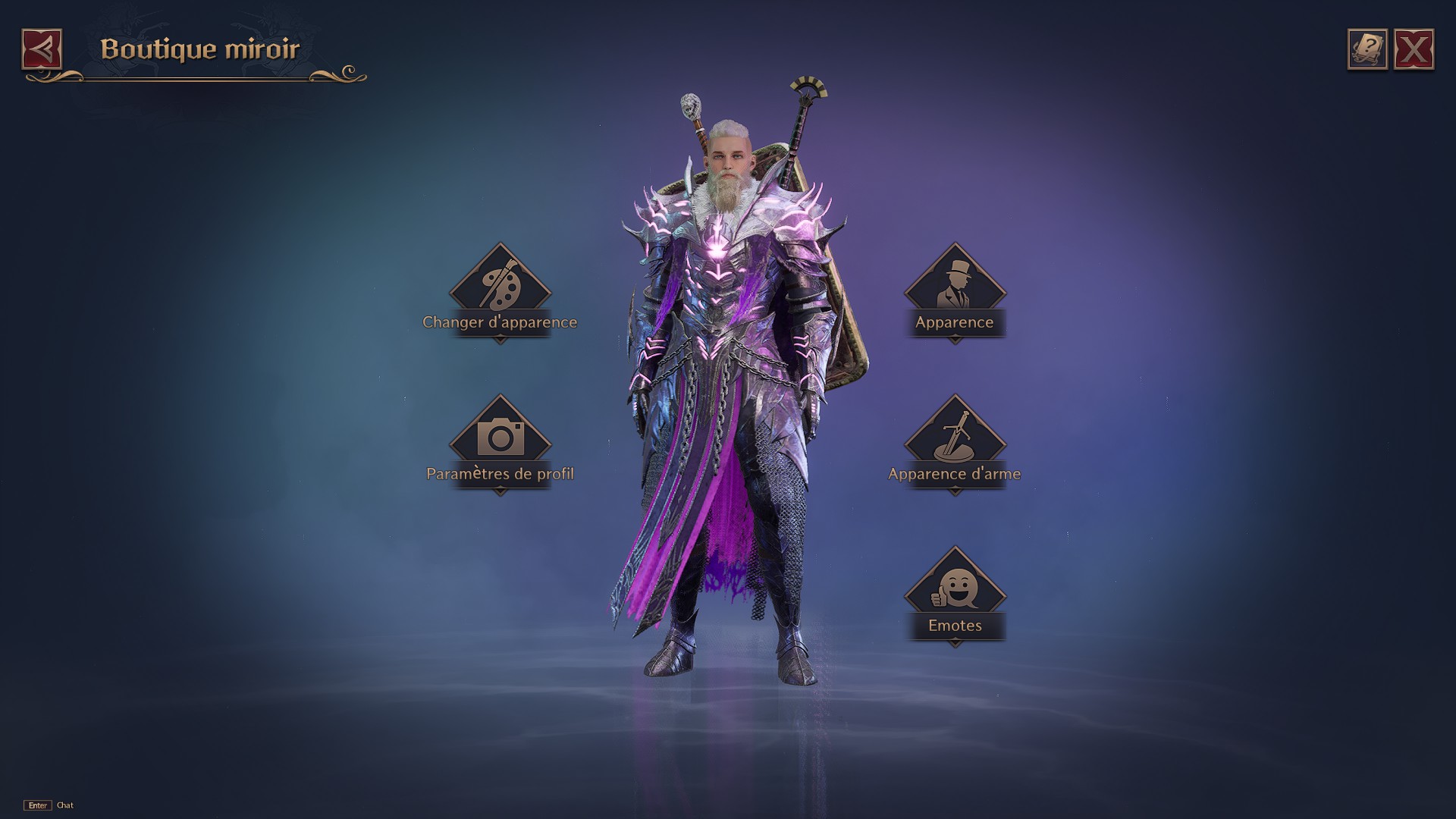The width and height of the screenshot is (1456, 819).
Task: Select the palette icon for Changer d'apparence
Action: pyautogui.click(x=501, y=287)
